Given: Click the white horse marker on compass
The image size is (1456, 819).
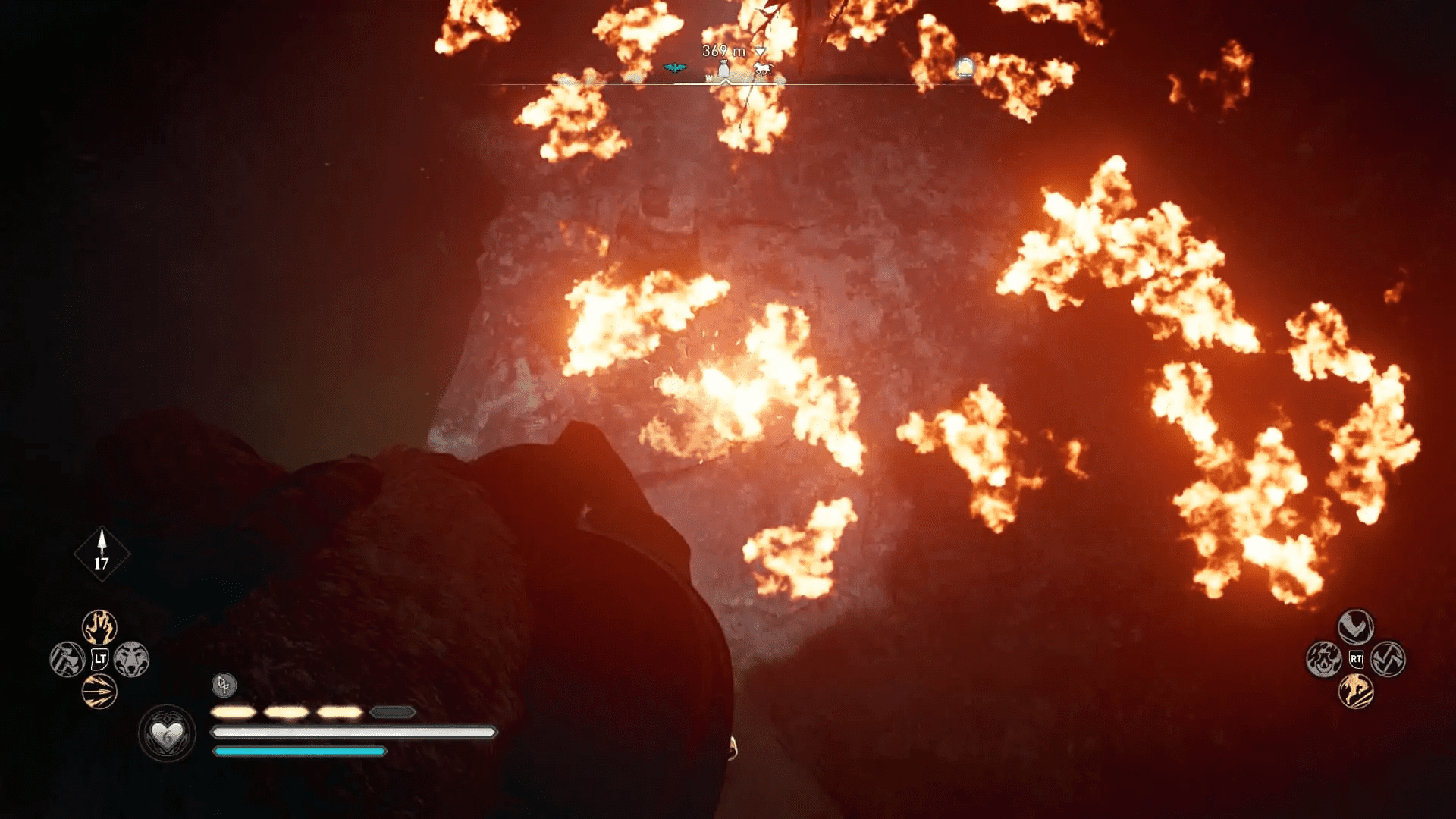Looking at the screenshot, I should click(763, 70).
